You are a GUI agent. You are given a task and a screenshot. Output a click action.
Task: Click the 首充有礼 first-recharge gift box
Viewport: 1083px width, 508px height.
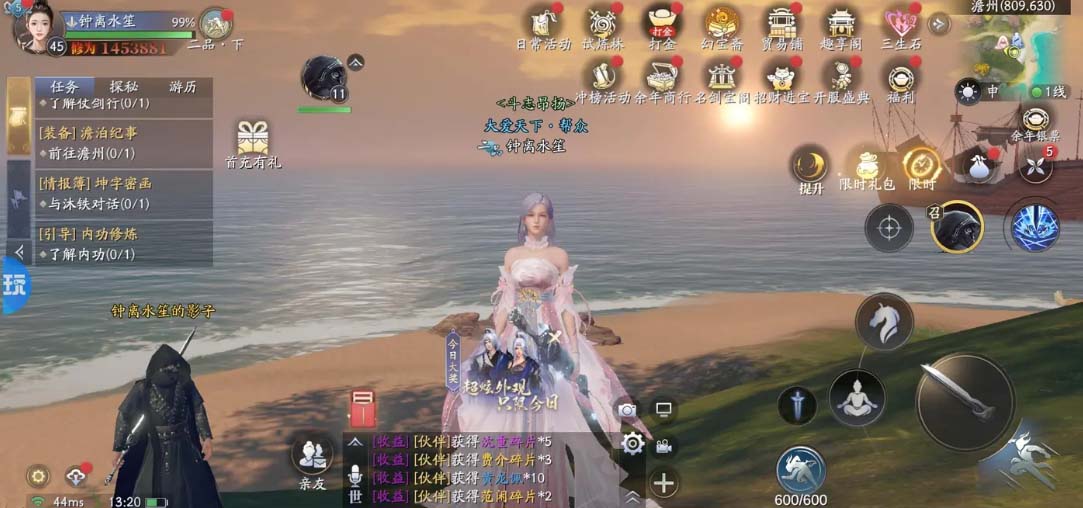253,140
